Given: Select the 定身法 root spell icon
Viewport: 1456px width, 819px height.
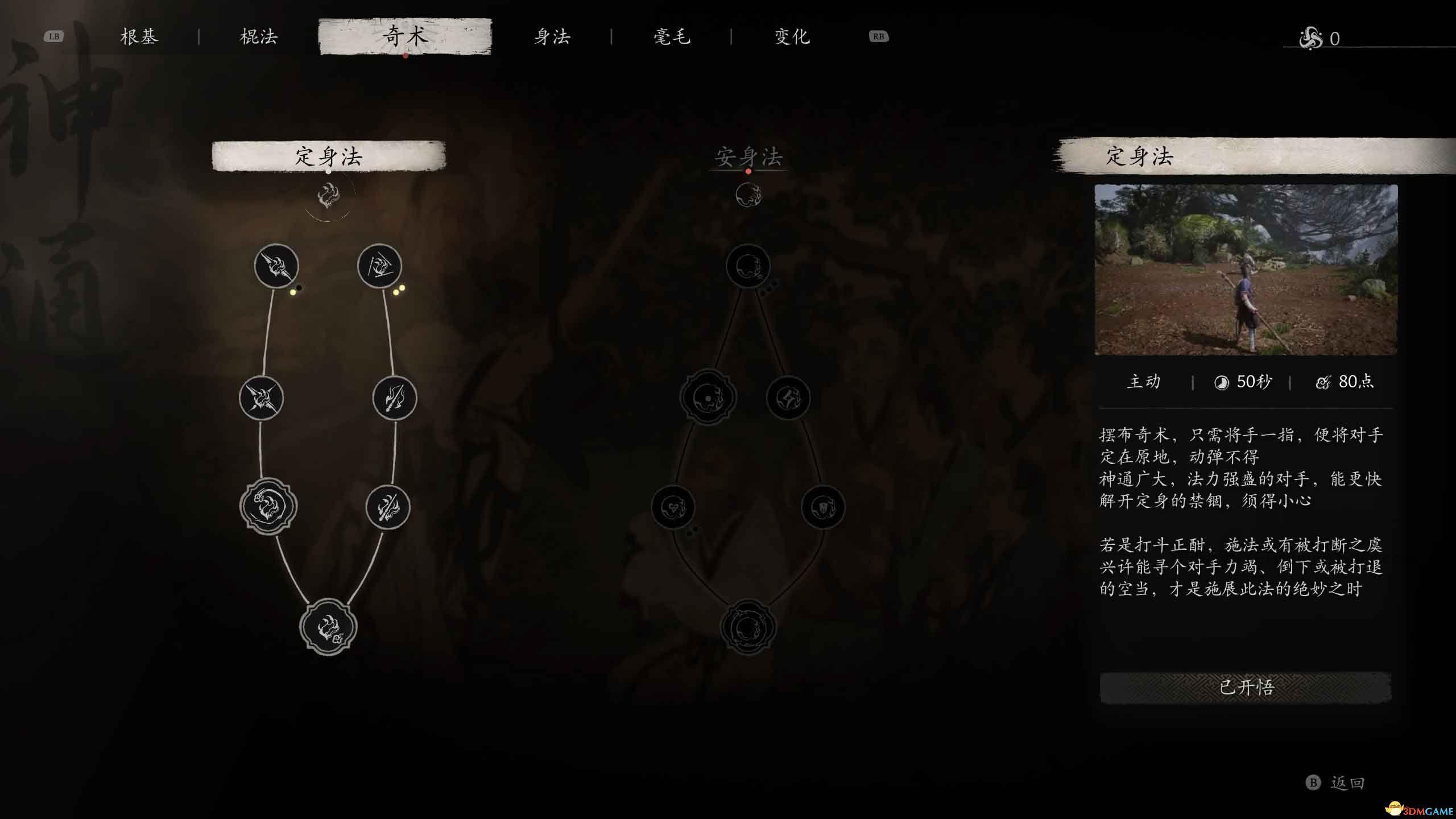Looking at the screenshot, I should [x=329, y=195].
